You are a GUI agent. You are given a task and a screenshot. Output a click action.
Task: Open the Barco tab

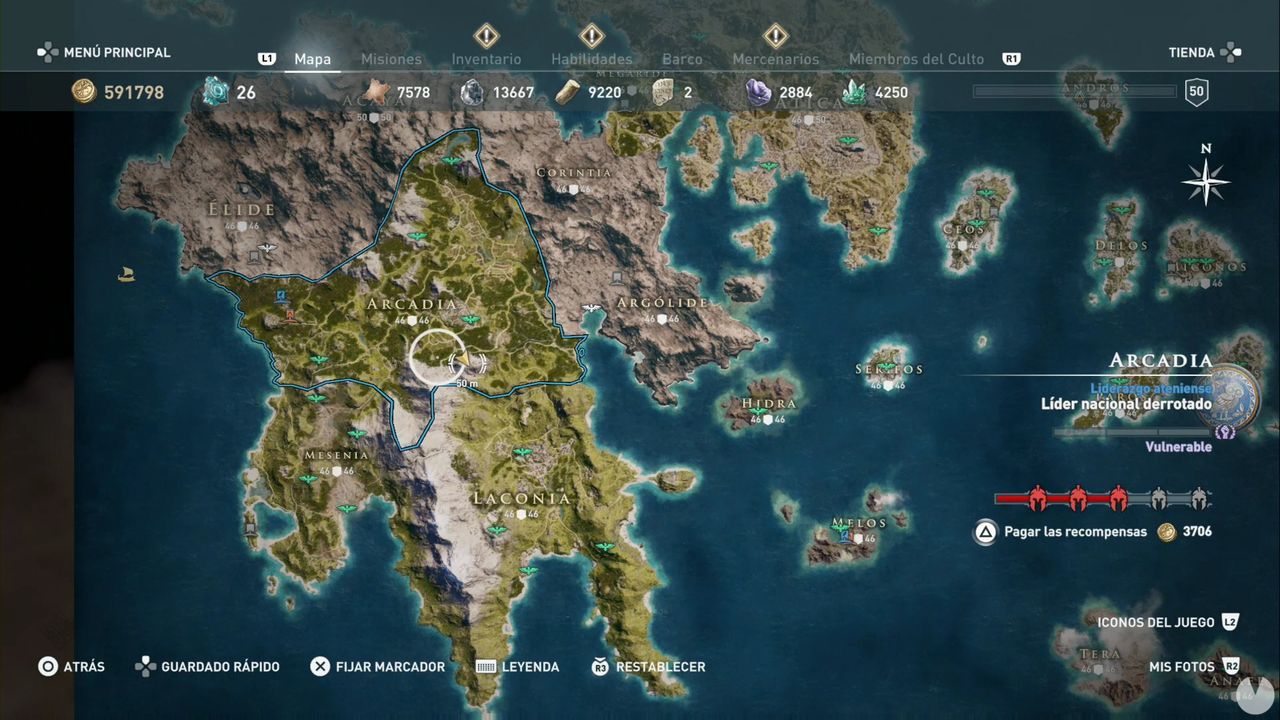(x=682, y=59)
